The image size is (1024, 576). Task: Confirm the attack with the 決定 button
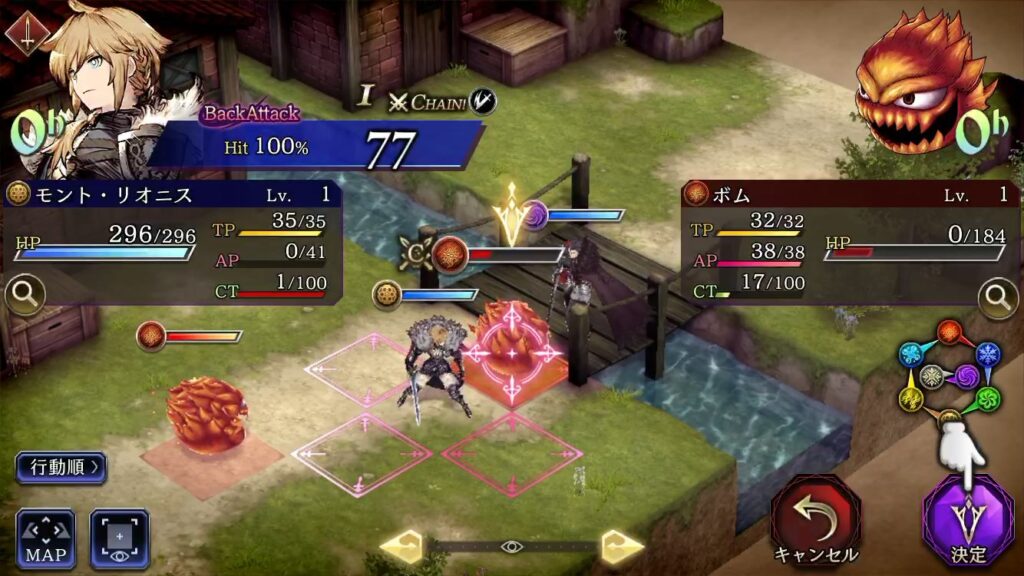(x=967, y=520)
